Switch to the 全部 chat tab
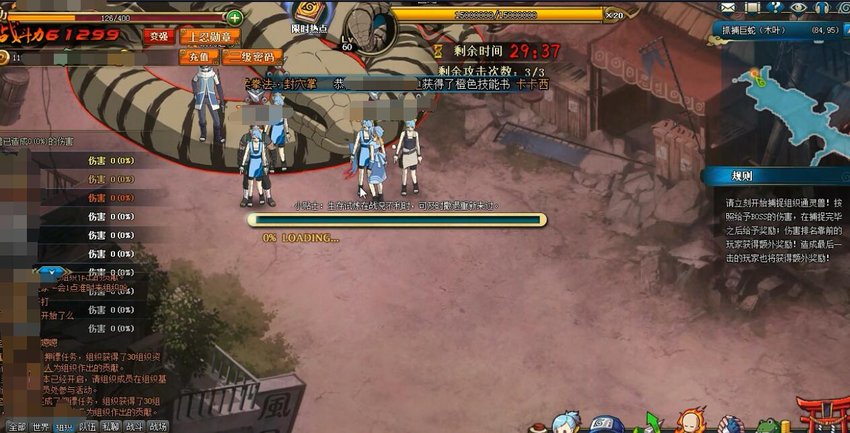The height and width of the screenshot is (433, 850). (15, 425)
